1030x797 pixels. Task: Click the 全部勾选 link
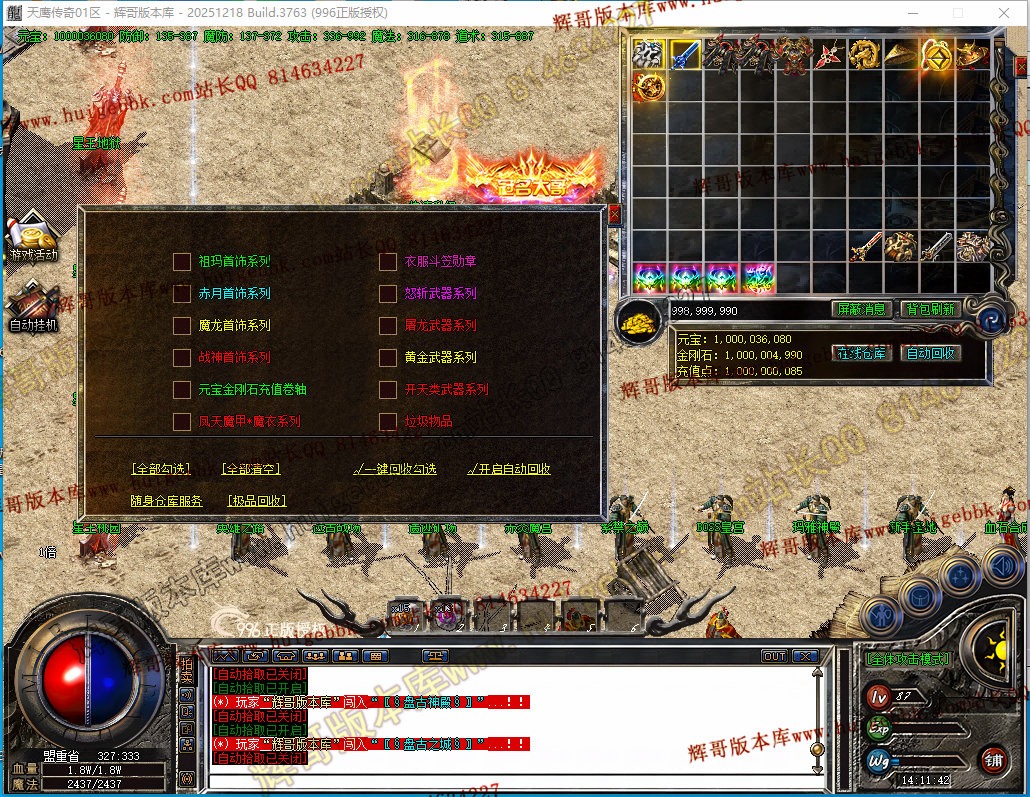[x=161, y=469]
